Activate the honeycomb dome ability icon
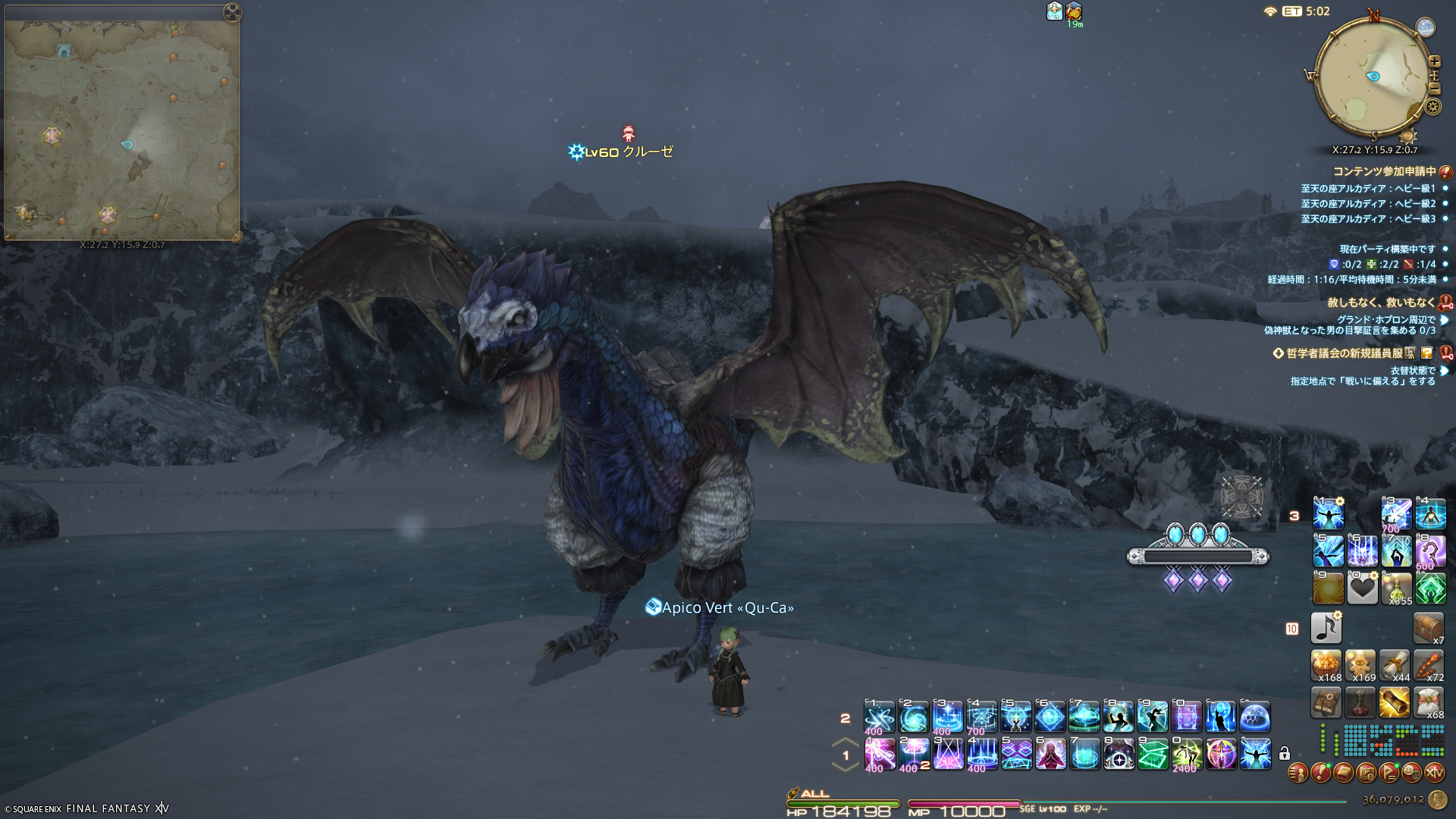Image resolution: width=1456 pixels, height=819 pixels. (x=1255, y=717)
